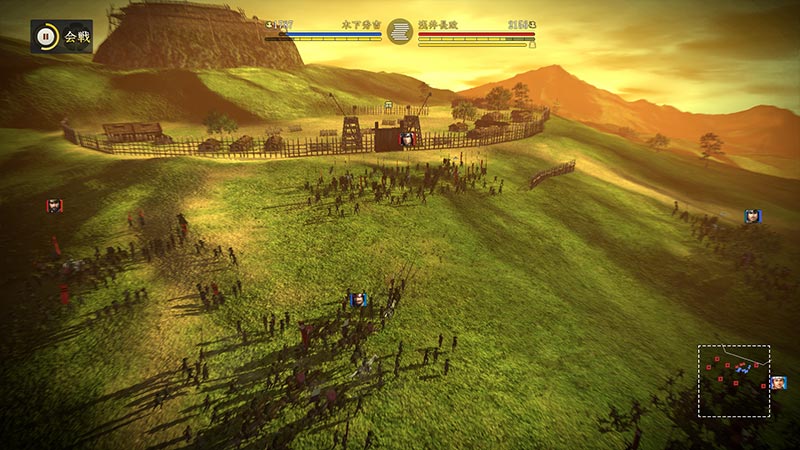Select the blue officer portrait in the center field
This screenshot has width=800, height=450.
pyautogui.click(x=357, y=298)
